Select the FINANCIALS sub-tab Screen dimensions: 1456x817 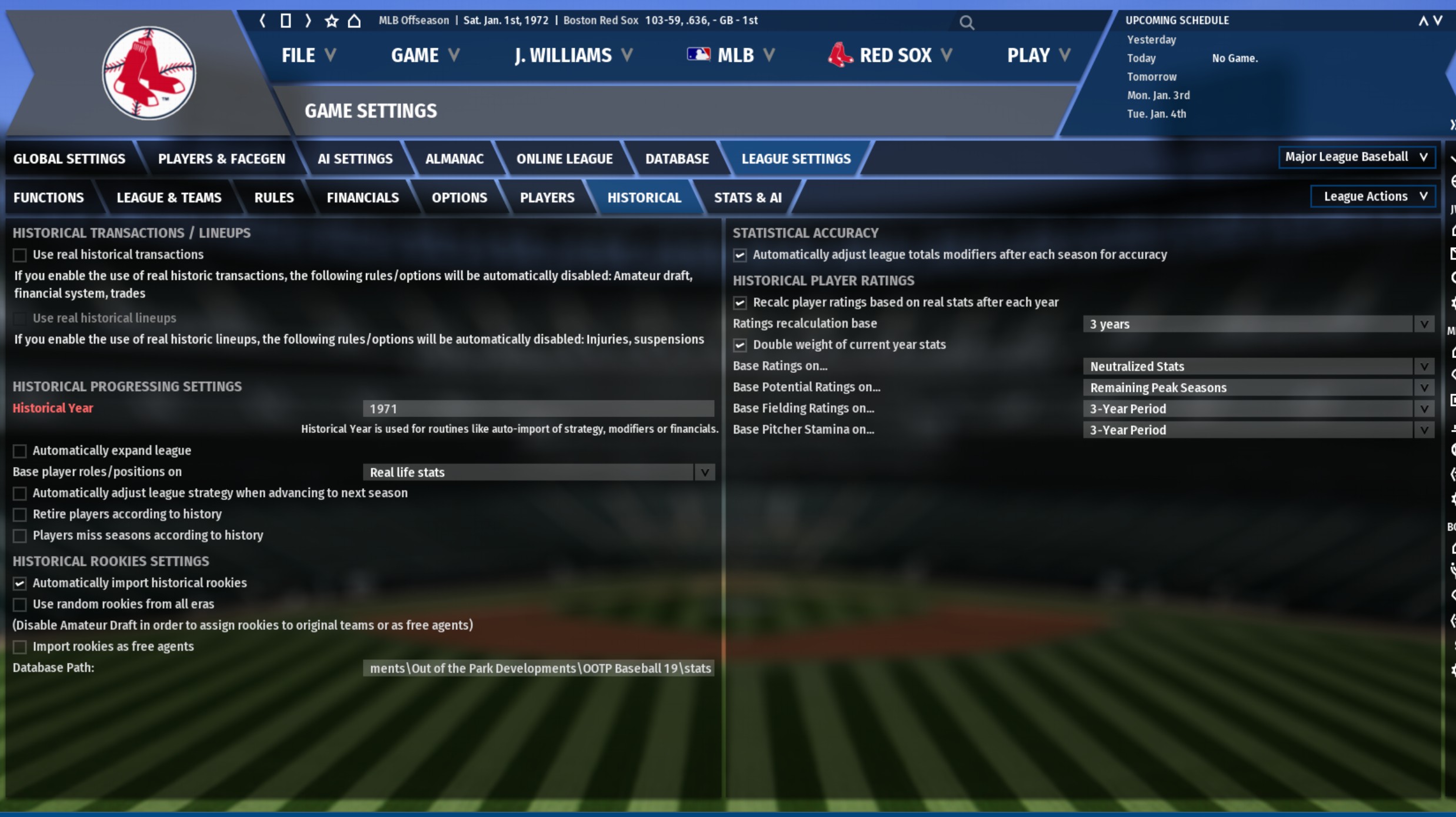362,198
